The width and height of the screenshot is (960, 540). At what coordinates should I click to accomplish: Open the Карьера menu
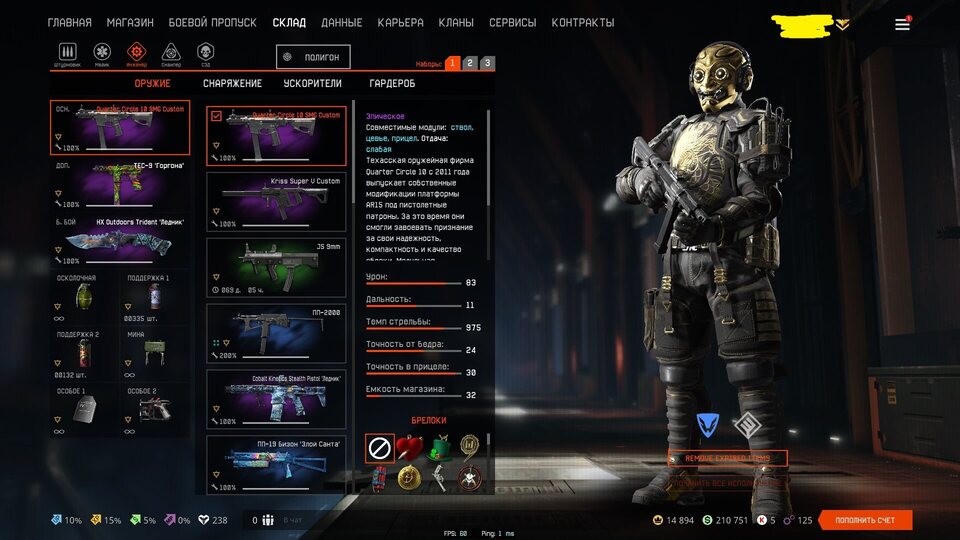[x=400, y=22]
